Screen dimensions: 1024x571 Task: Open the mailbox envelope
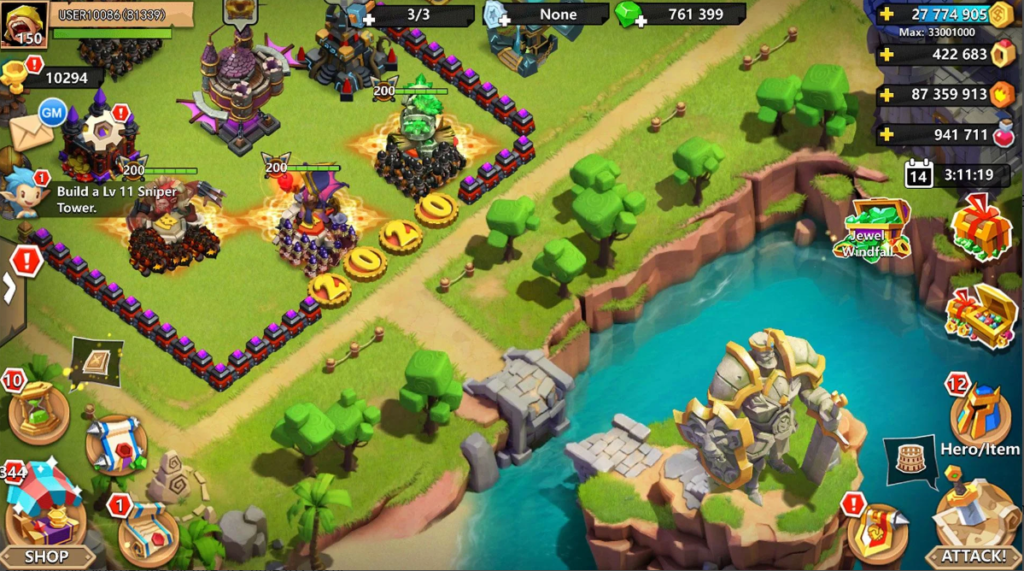pos(30,132)
